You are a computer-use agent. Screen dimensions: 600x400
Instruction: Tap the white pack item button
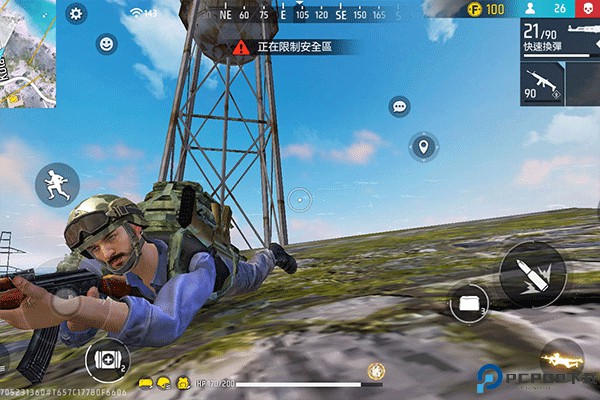pyautogui.click(x=468, y=303)
